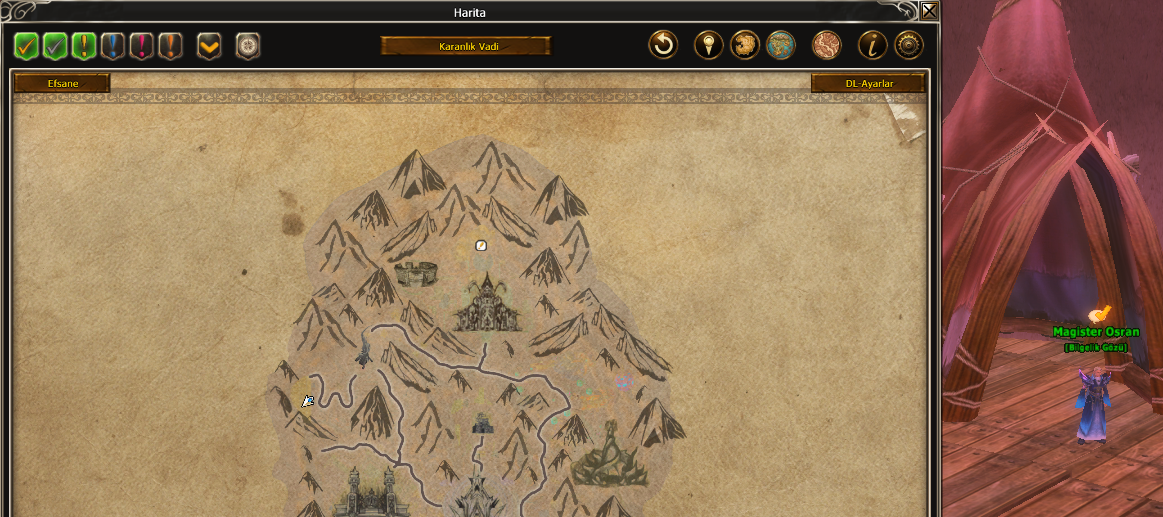Open the Efsane legend panel
This screenshot has width=1163, height=517.
pos(62,84)
